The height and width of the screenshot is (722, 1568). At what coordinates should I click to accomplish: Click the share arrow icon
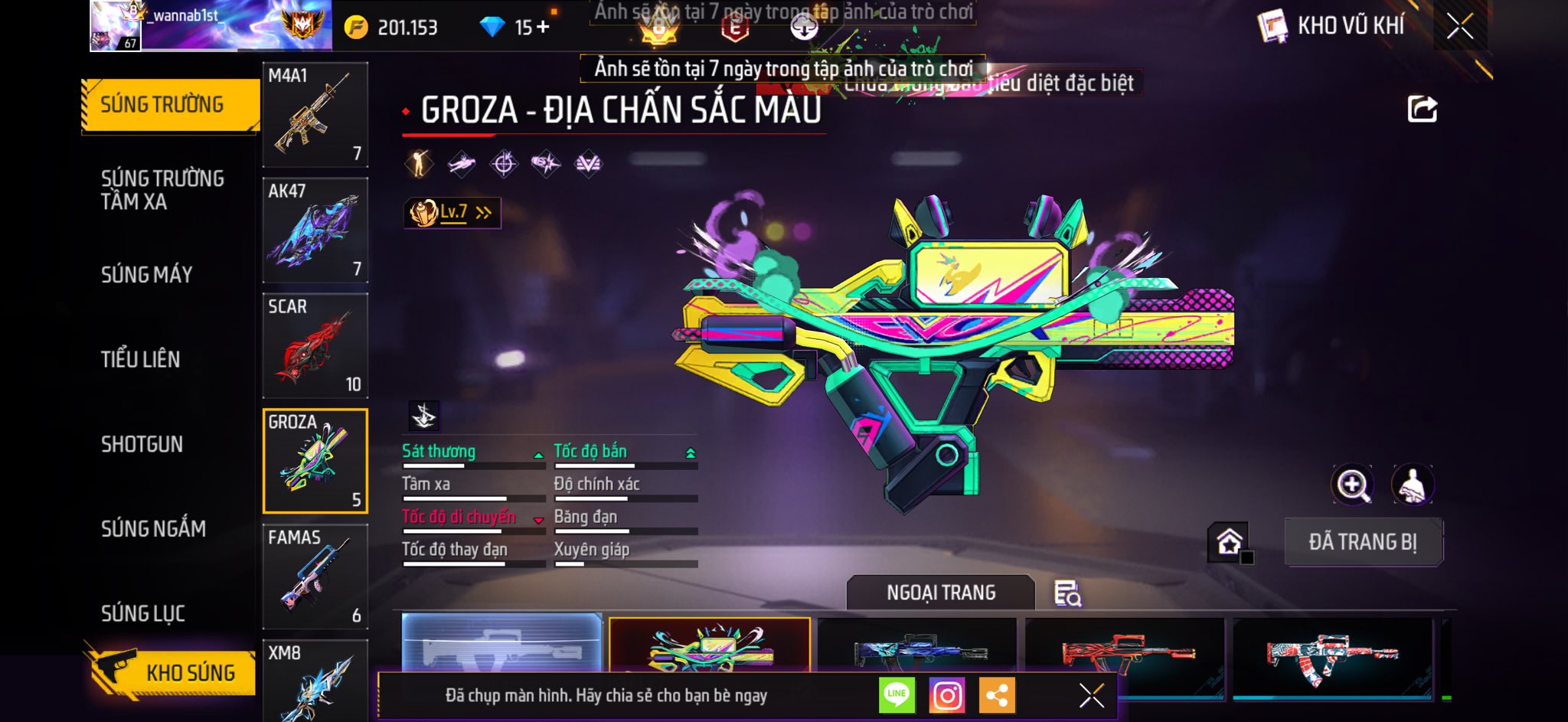tap(1422, 109)
